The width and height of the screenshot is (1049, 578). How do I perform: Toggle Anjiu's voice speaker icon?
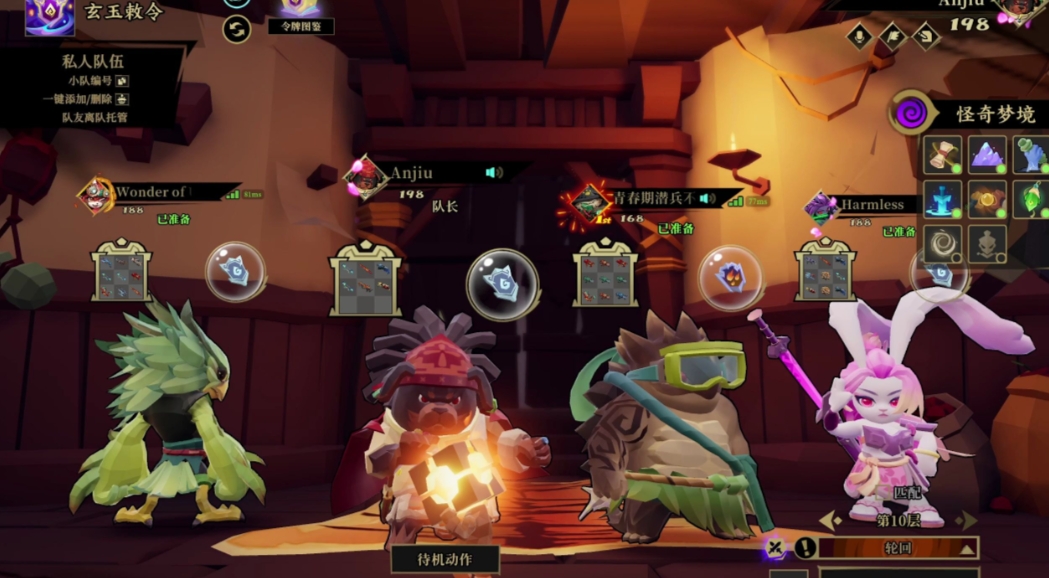493,173
